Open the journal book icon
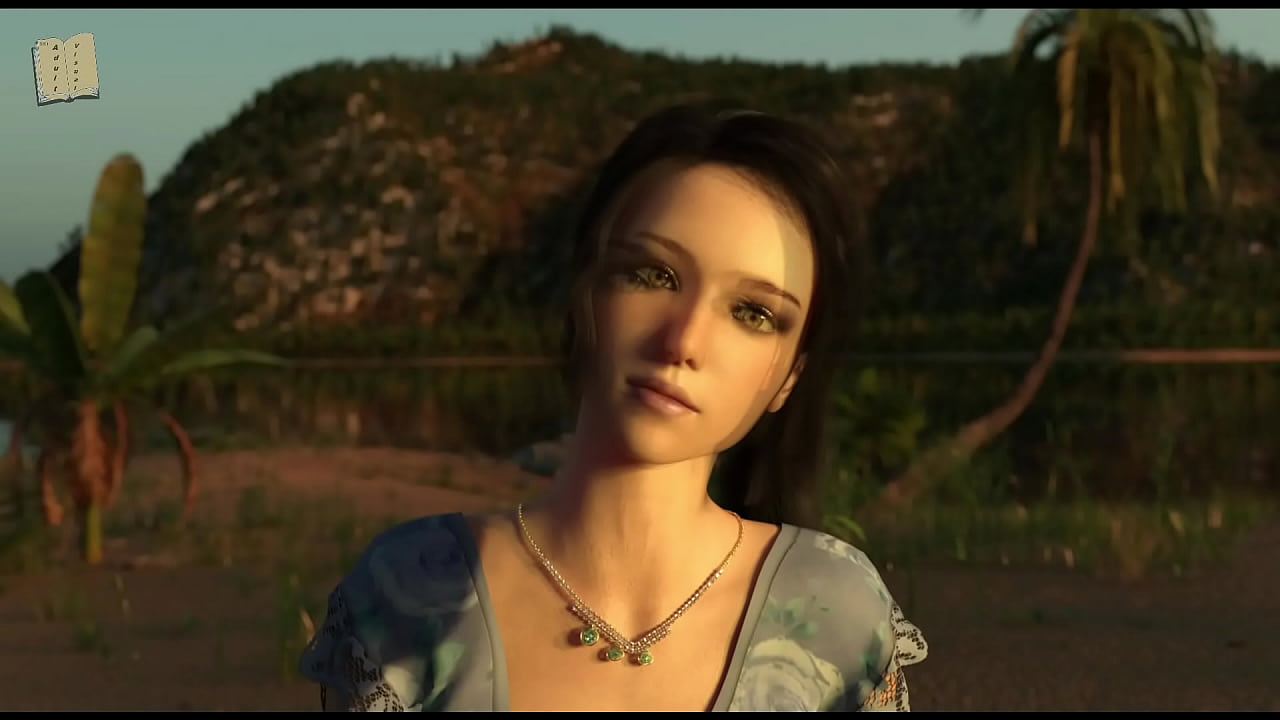The image size is (1280, 720). (65, 68)
